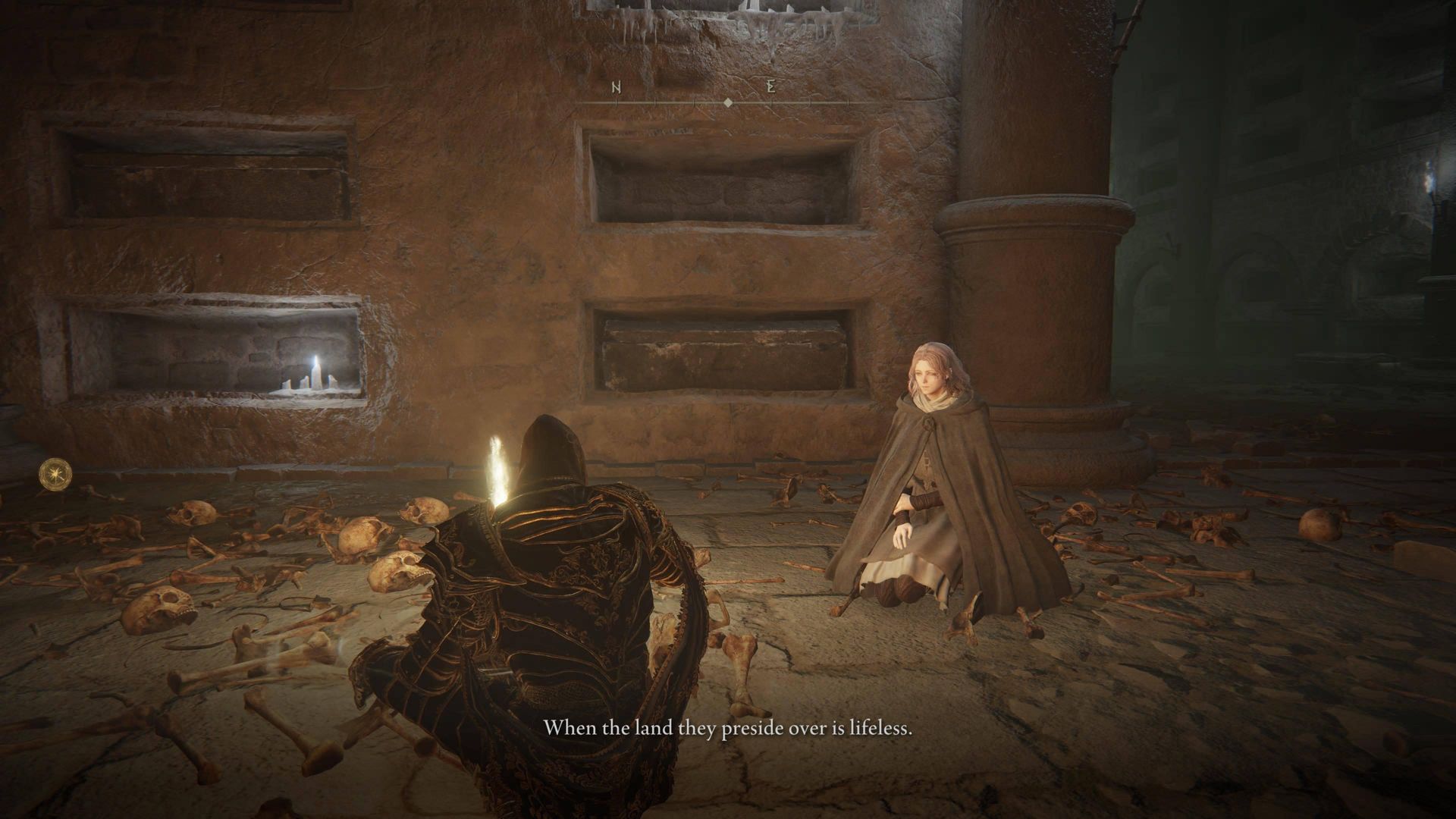Select the E marker on the compass
The height and width of the screenshot is (819, 1456).
point(771,87)
